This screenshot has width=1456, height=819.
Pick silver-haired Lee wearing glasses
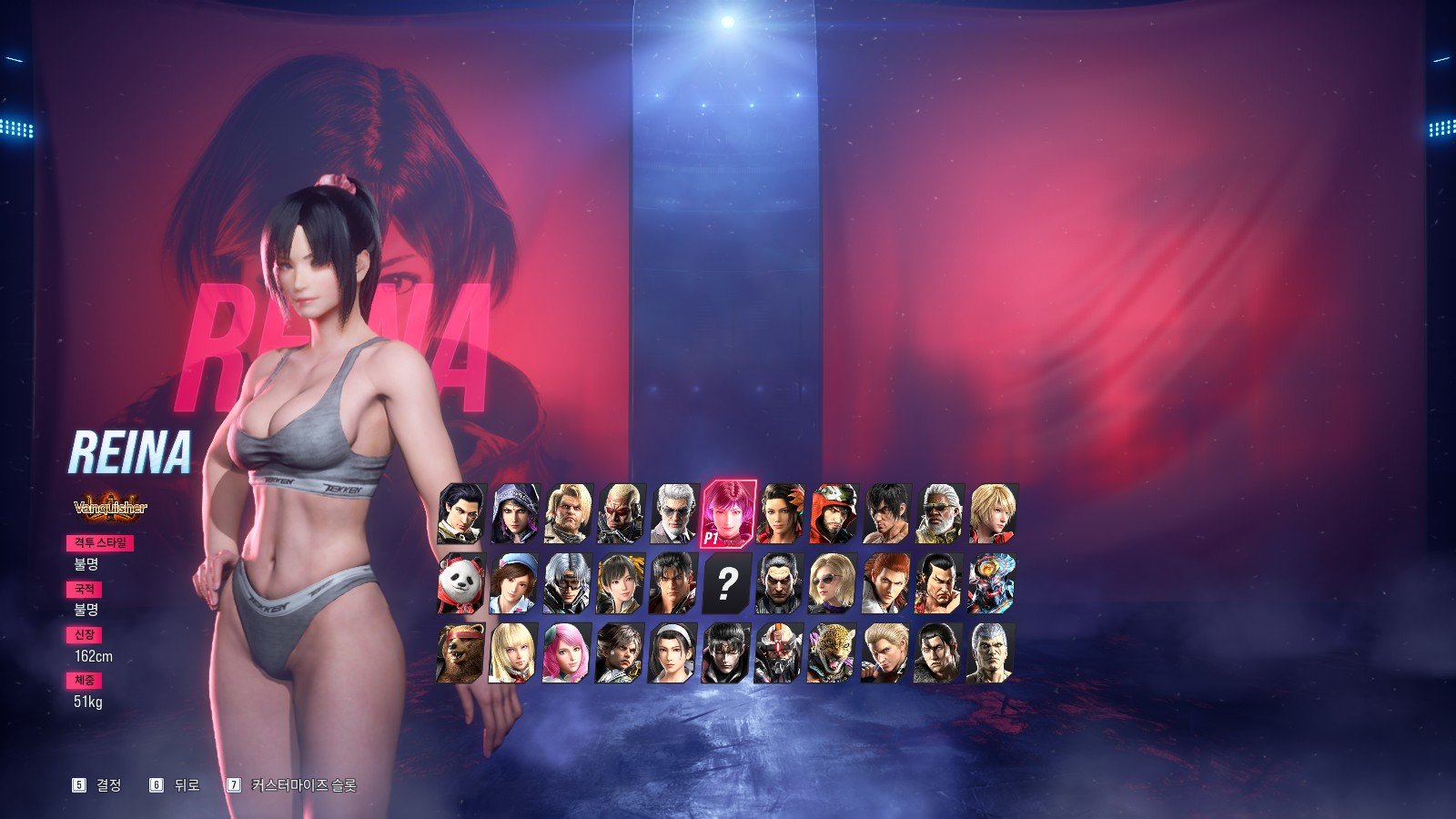[568, 584]
